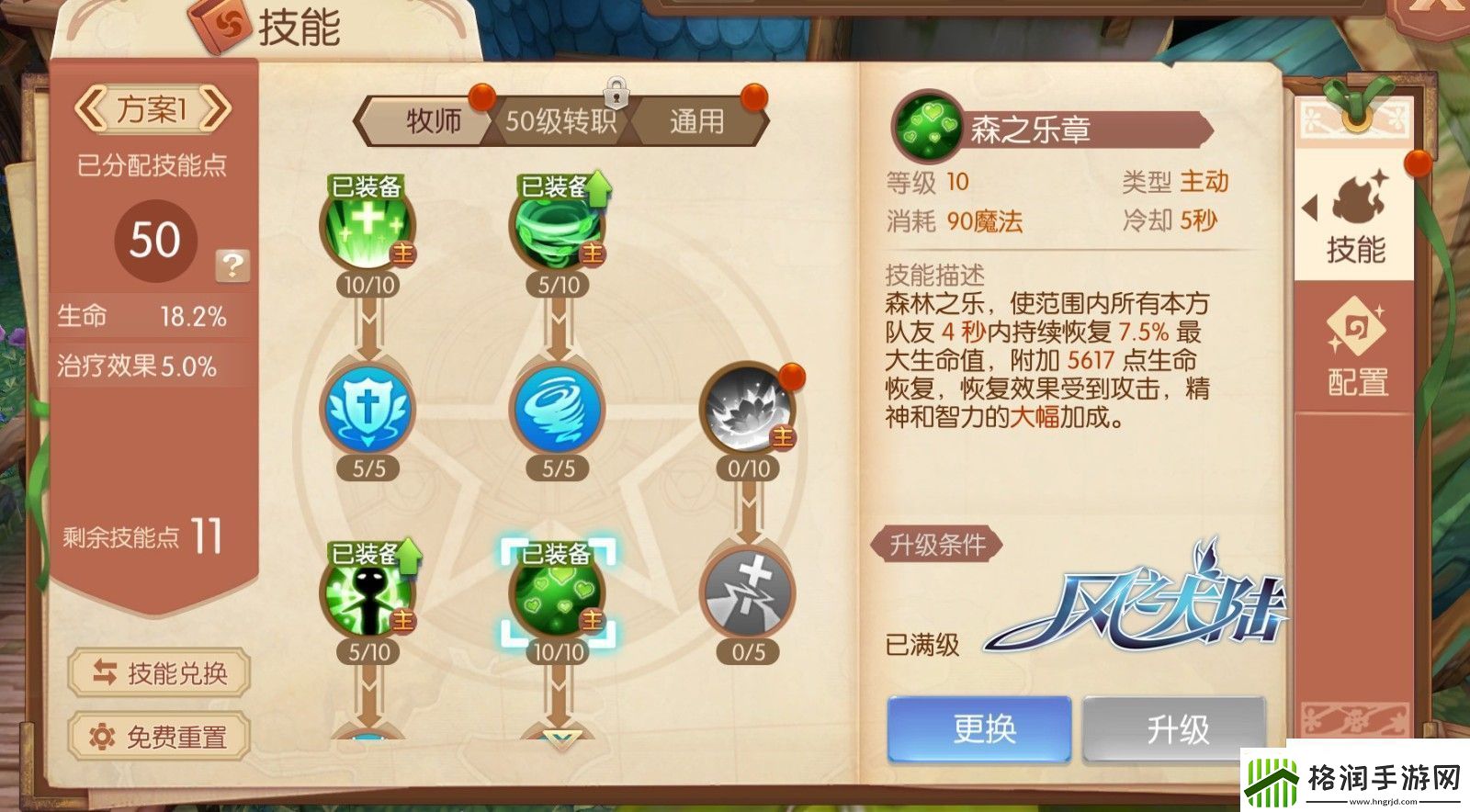Open the locked lotus skill at 0/10
The image size is (1470, 812).
pos(744,413)
